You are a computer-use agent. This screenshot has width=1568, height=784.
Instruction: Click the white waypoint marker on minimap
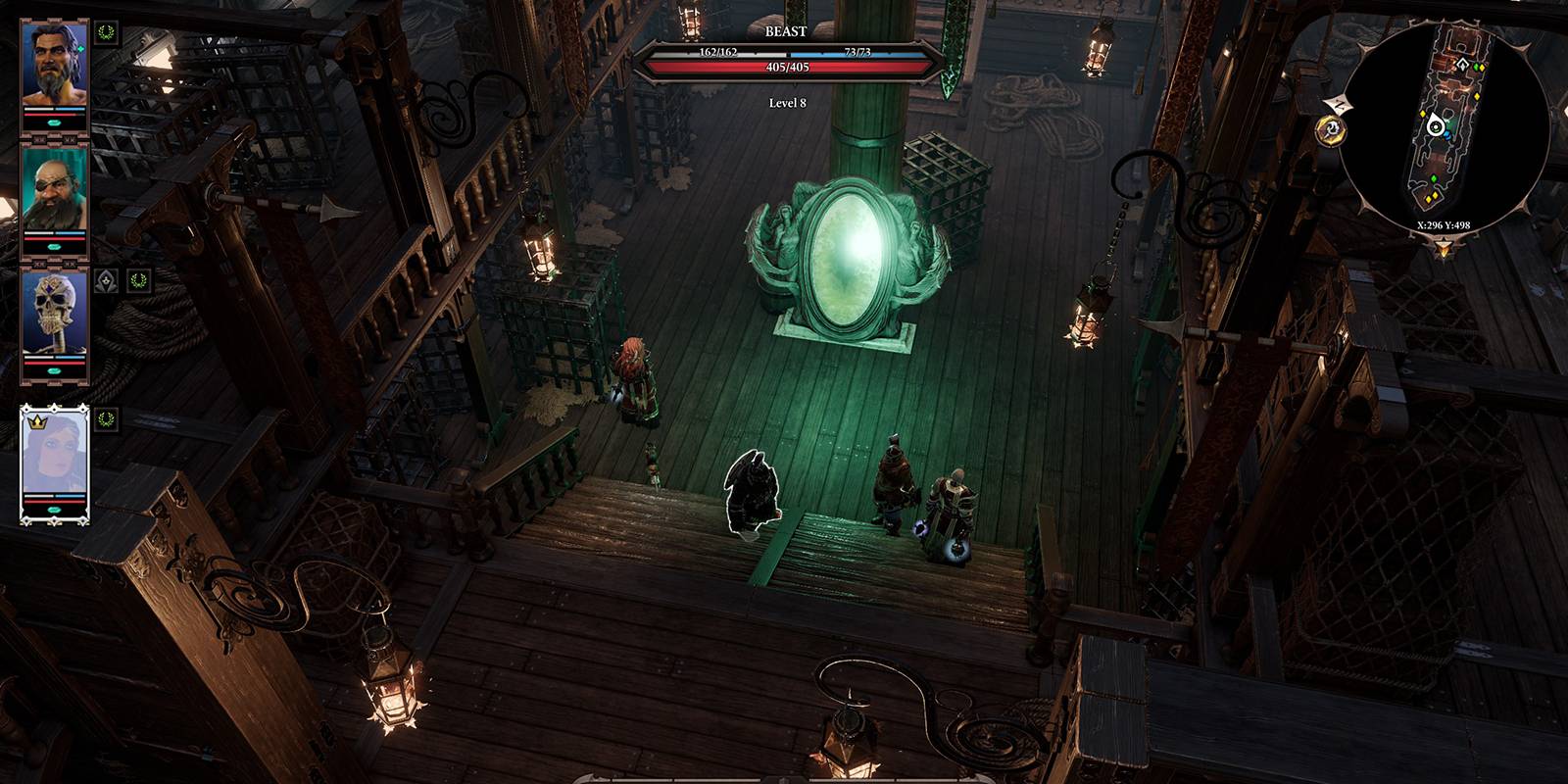click(1462, 65)
